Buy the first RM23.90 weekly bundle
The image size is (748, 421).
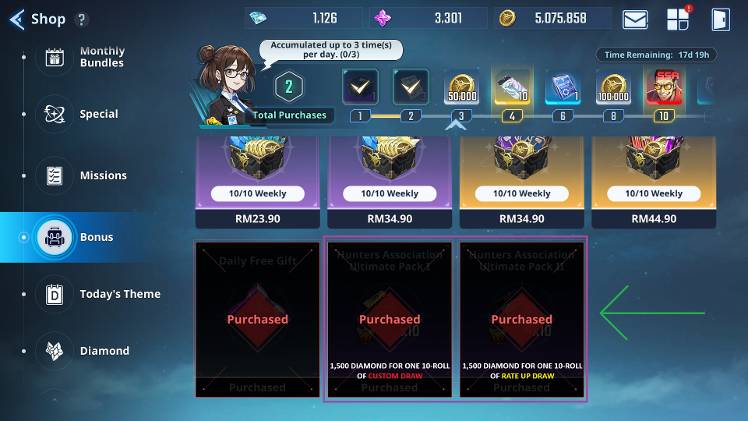257,218
